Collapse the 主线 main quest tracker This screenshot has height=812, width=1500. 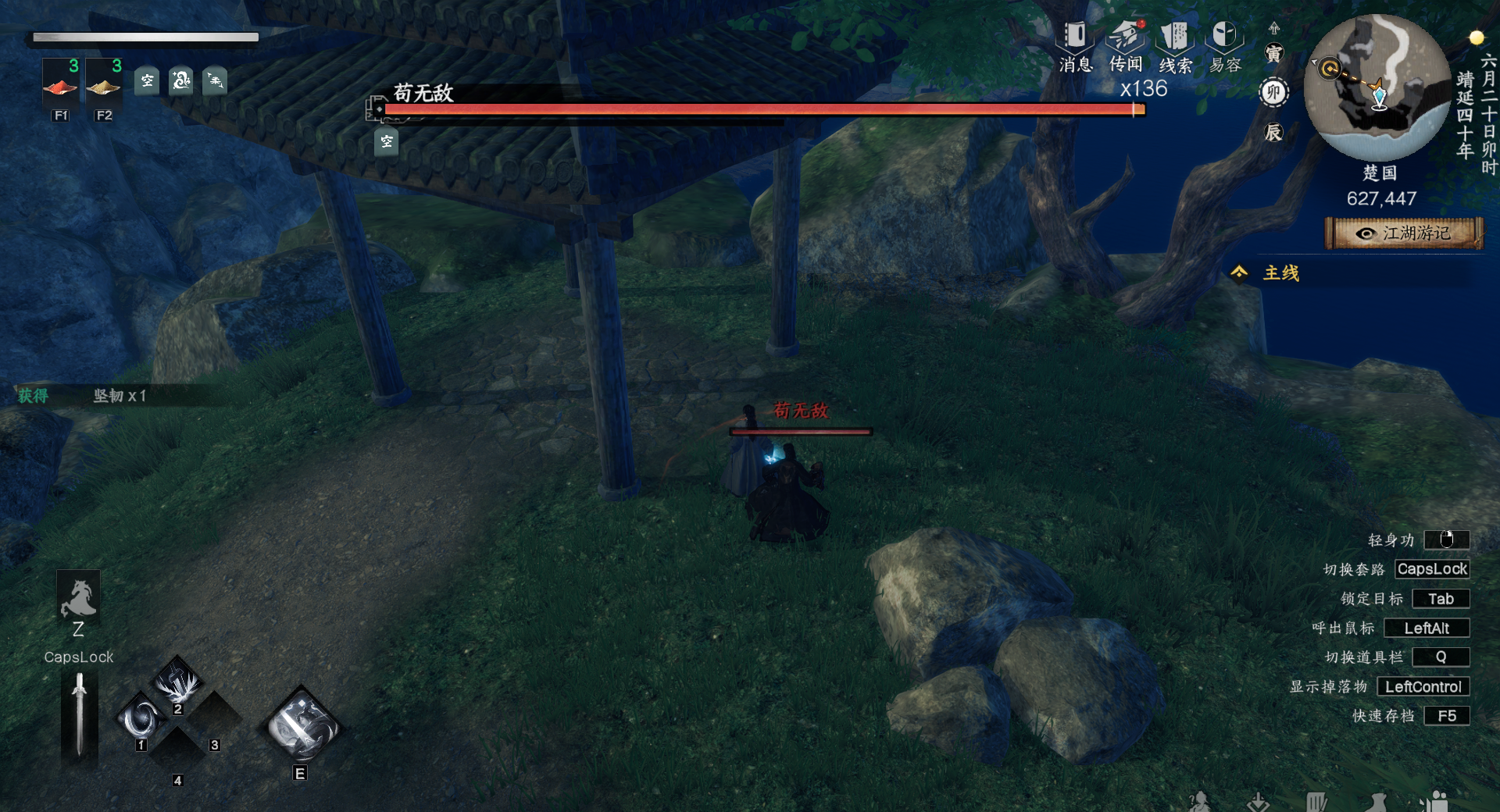click(x=1239, y=272)
